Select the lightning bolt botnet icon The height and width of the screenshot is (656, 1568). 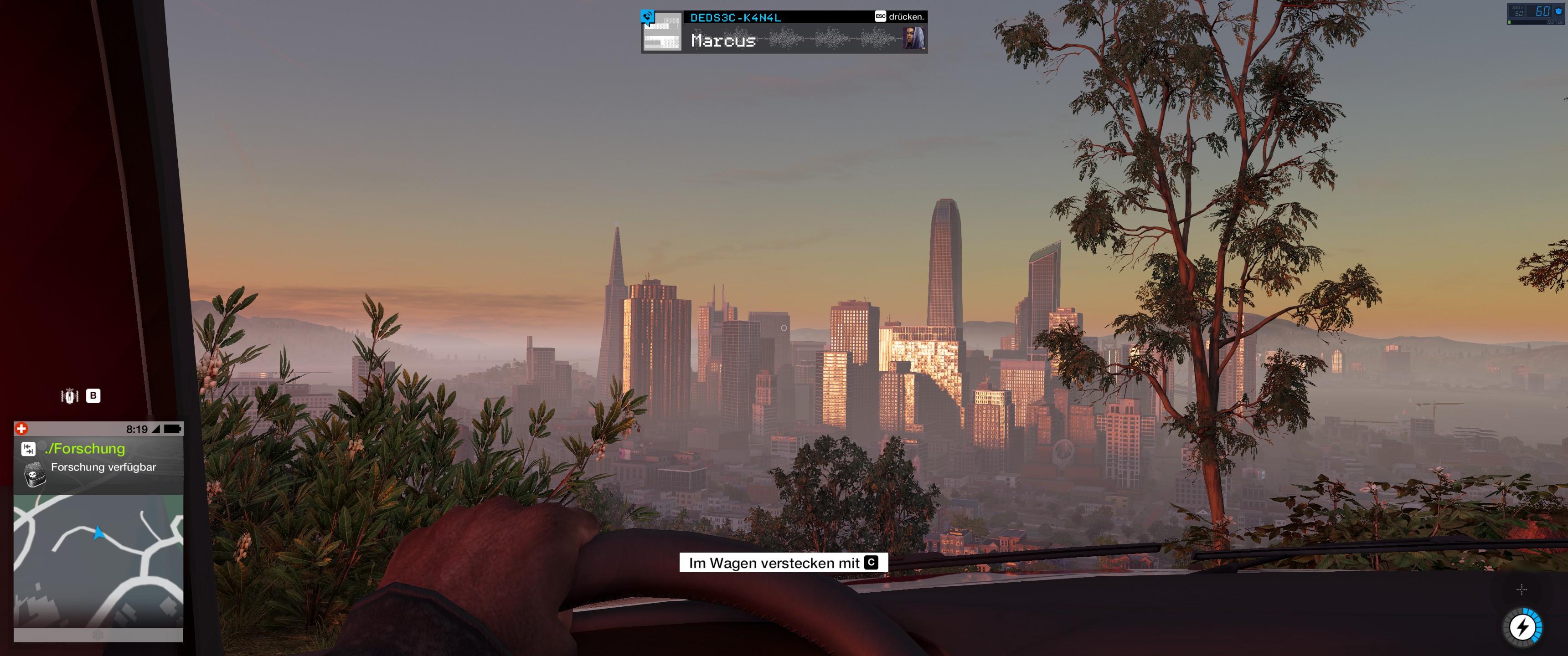(x=1522, y=627)
